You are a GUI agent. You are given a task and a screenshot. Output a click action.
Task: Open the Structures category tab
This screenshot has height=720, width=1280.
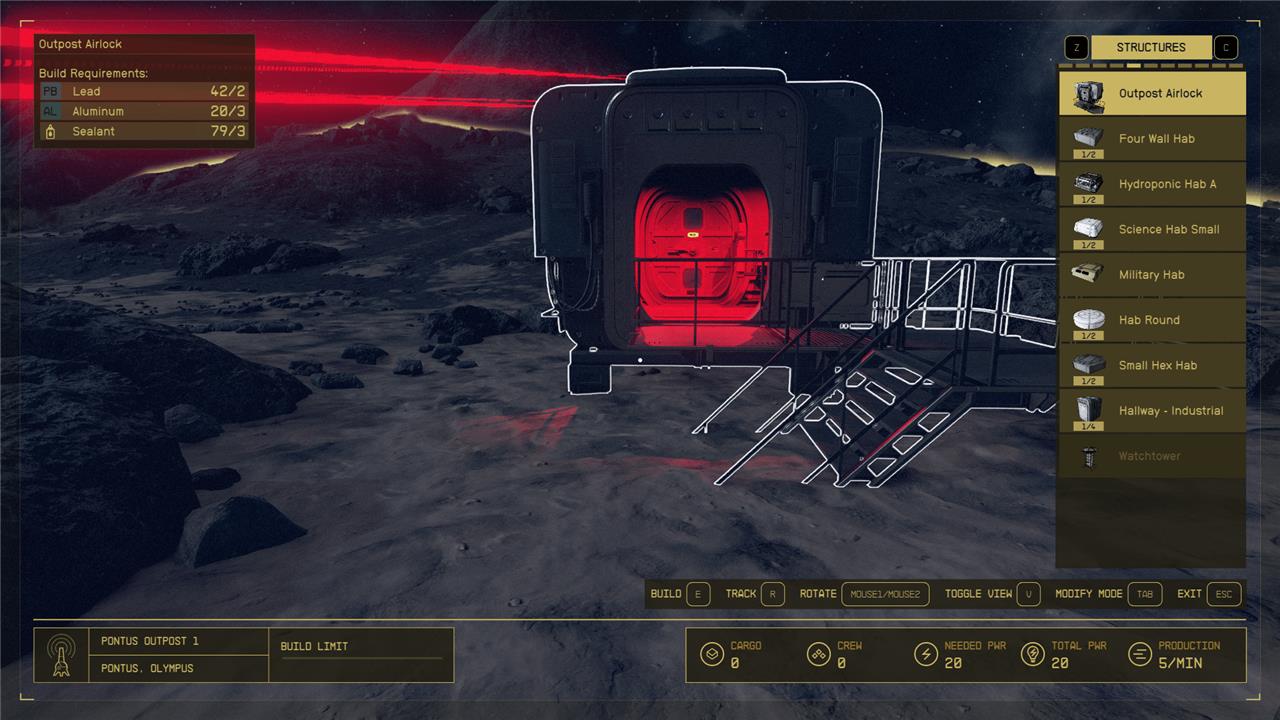(1151, 47)
